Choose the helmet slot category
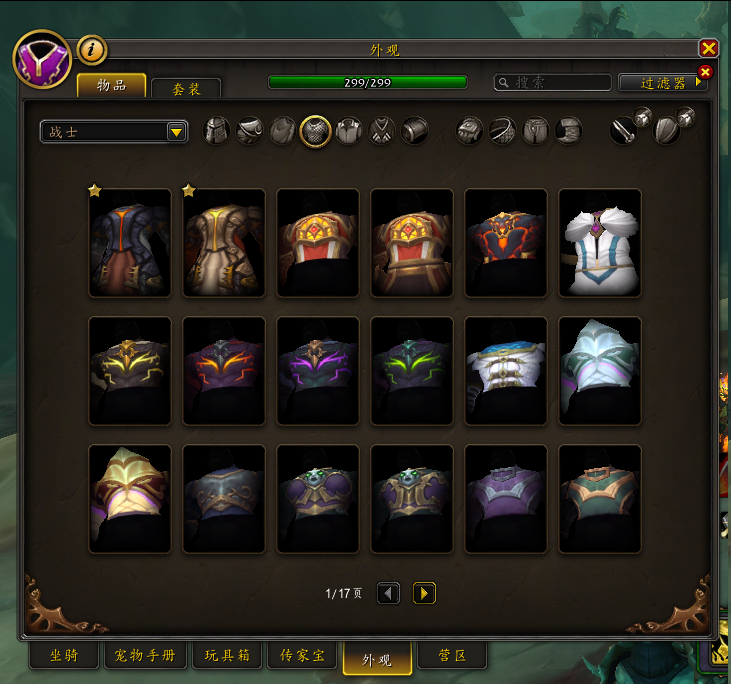This screenshot has width=731, height=684. 217,131
